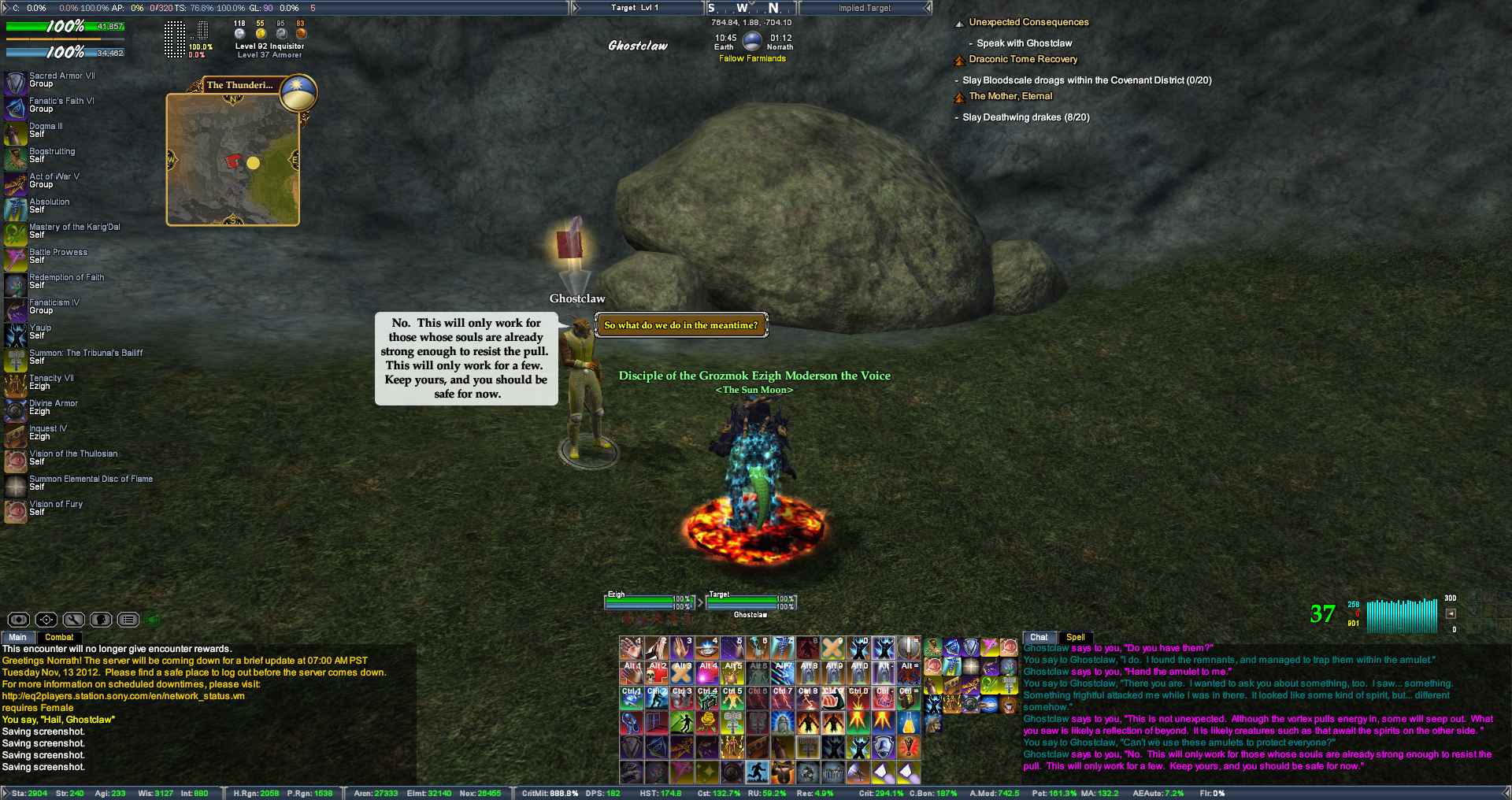Open The Mother, Eternal quest entry
This screenshot has height=800, width=1512.
coord(1010,96)
